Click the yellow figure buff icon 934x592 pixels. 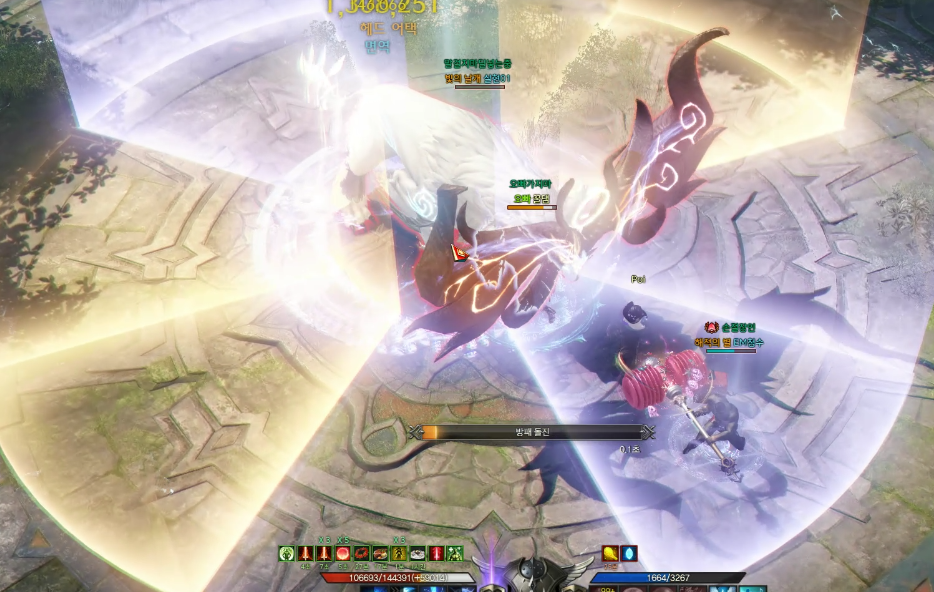399,553
